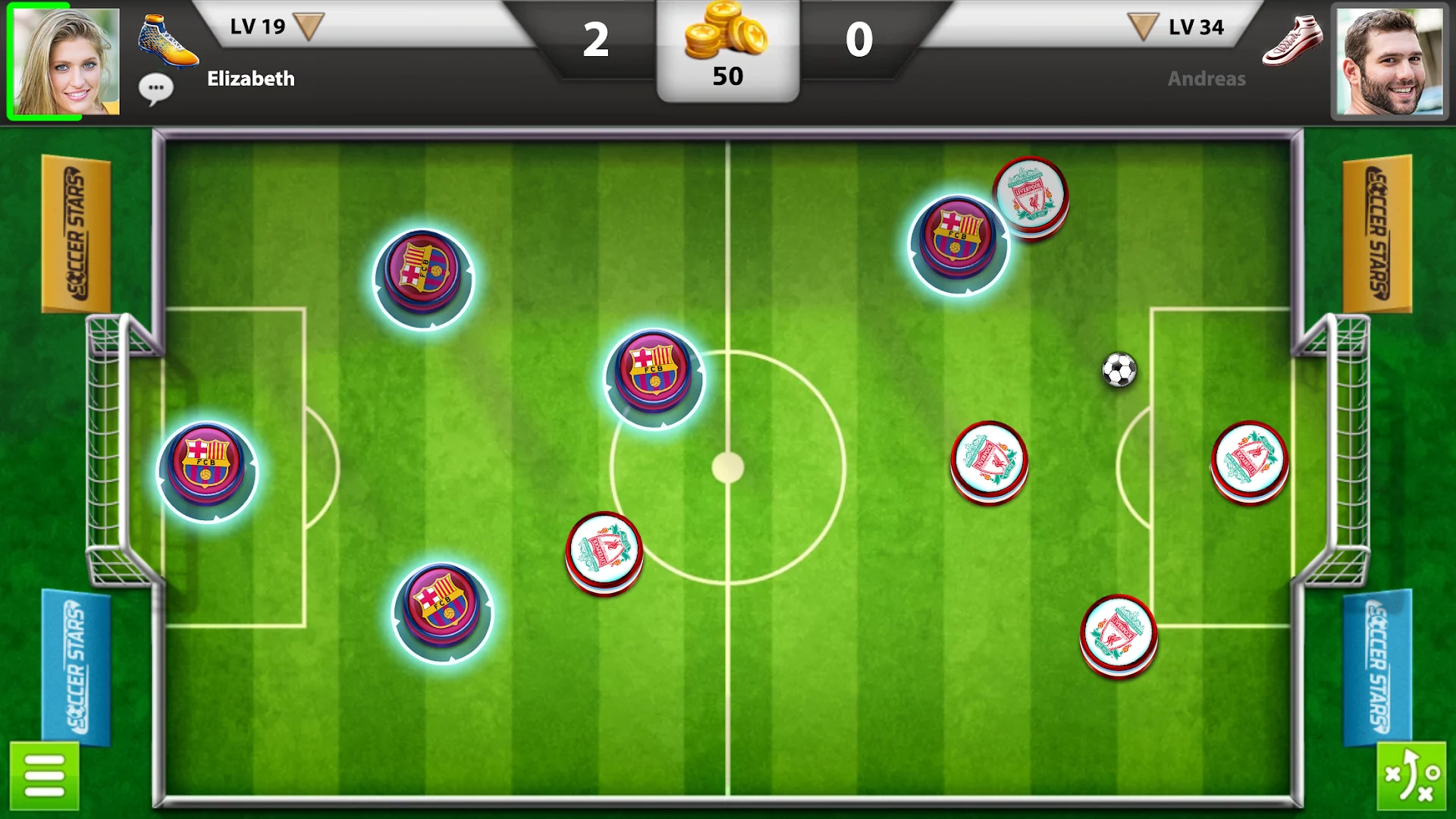Tap the coin stack above the score
The width and height of the screenshot is (1456, 819).
click(x=726, y=34)
